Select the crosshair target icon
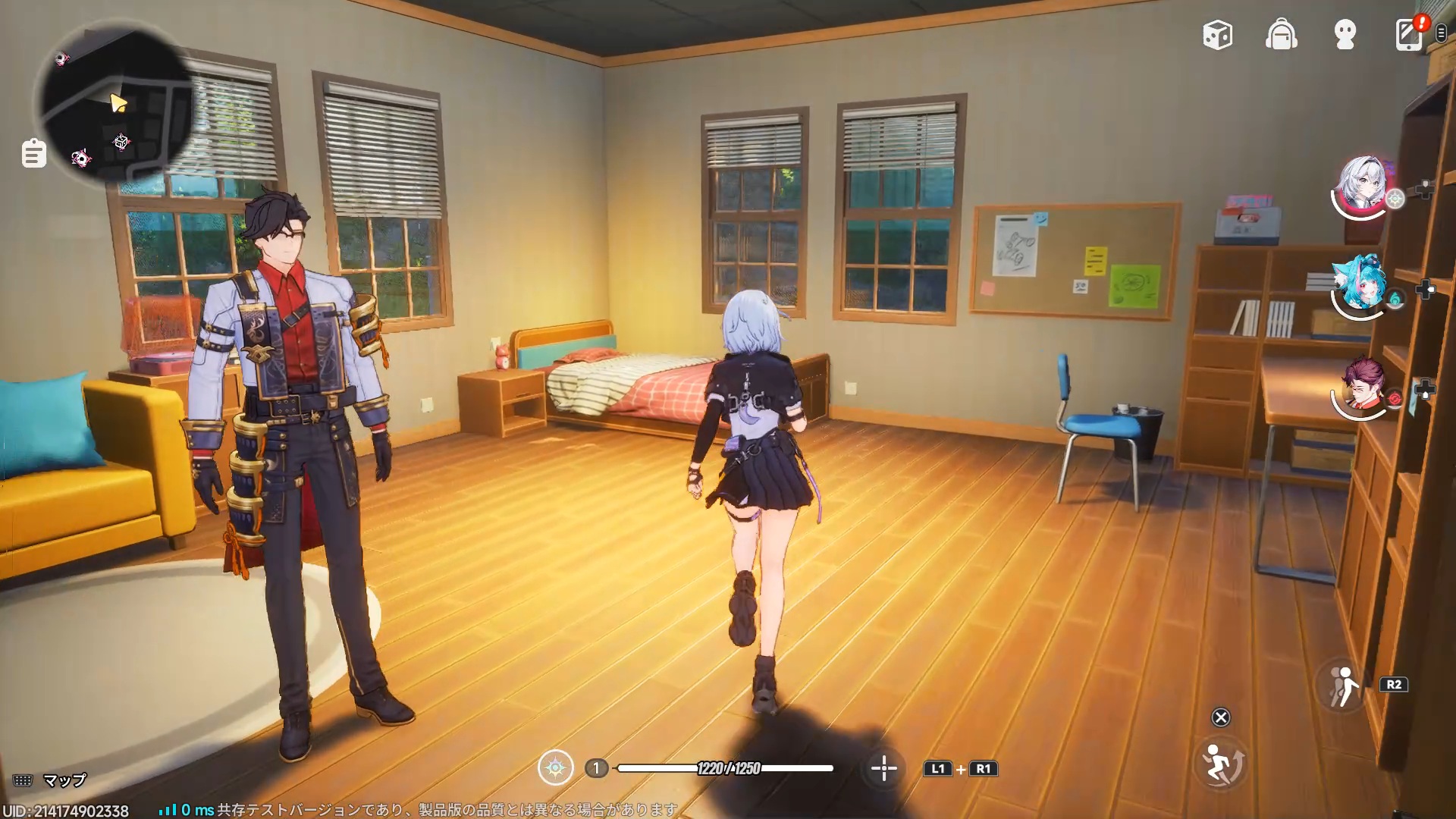This screenshot has width=1456, height=819. click(883, 768)
